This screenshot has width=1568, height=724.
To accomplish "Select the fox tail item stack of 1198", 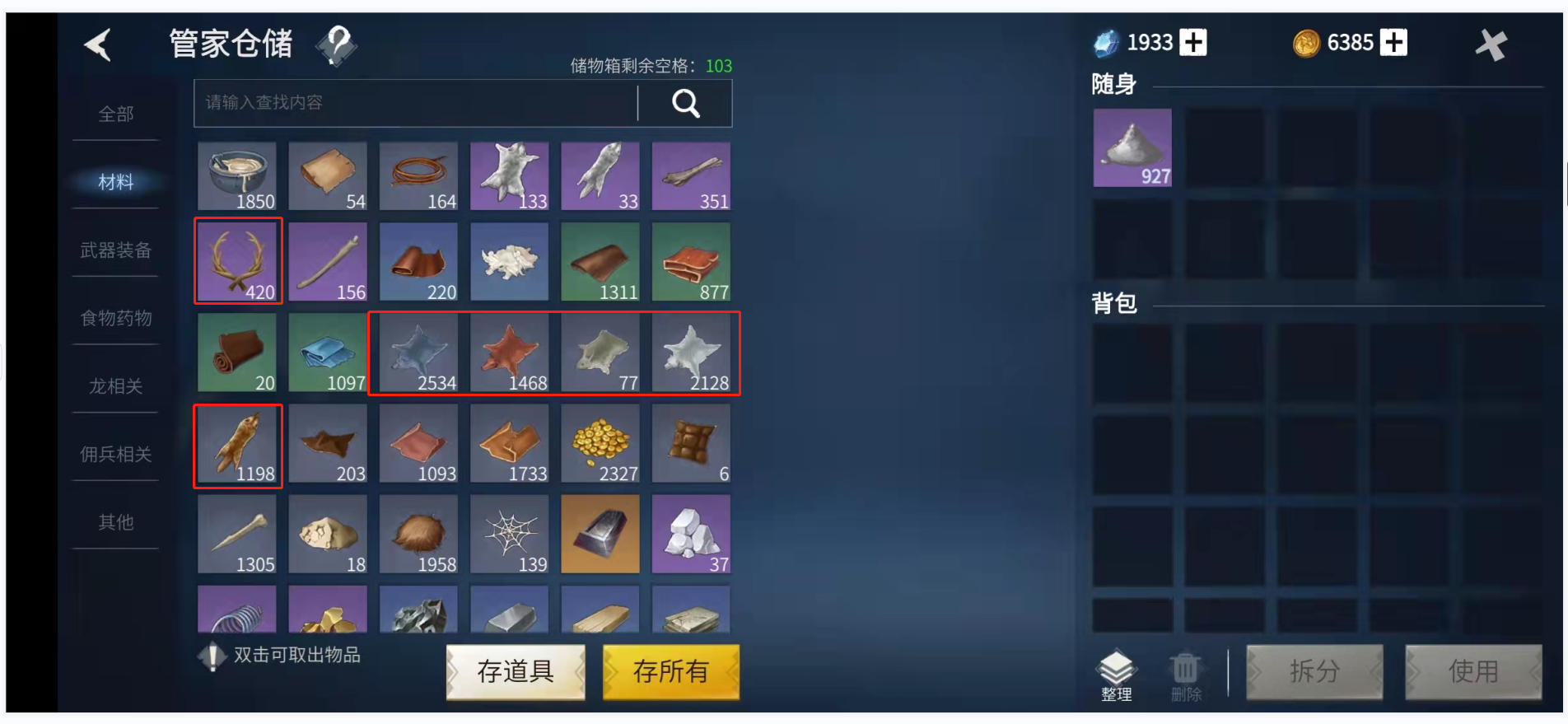I will coord(237,445).
